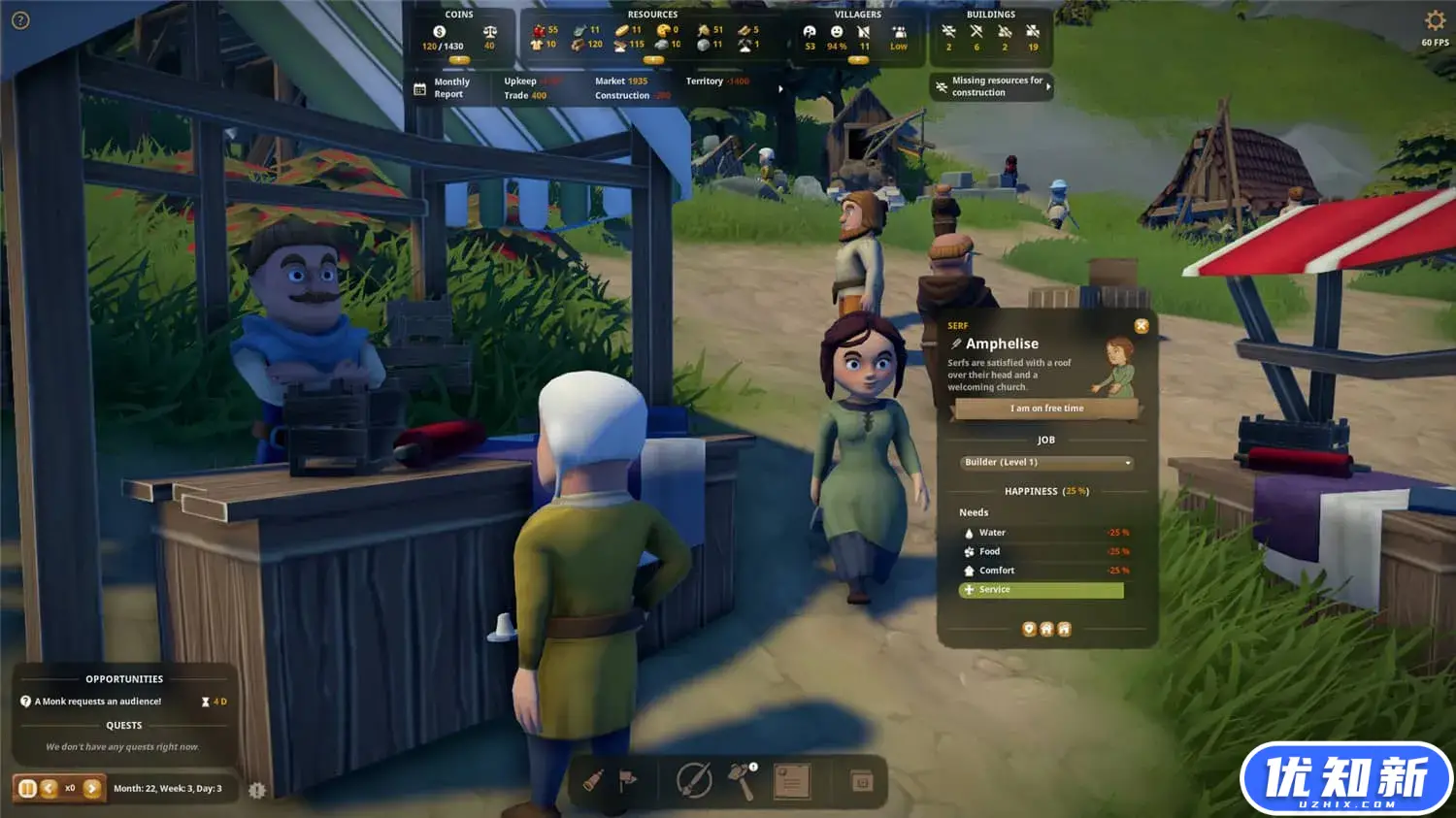Open the Missing resources for construction notice
The height and width of the screenshot is (818, 1456).
coord(992,87)
